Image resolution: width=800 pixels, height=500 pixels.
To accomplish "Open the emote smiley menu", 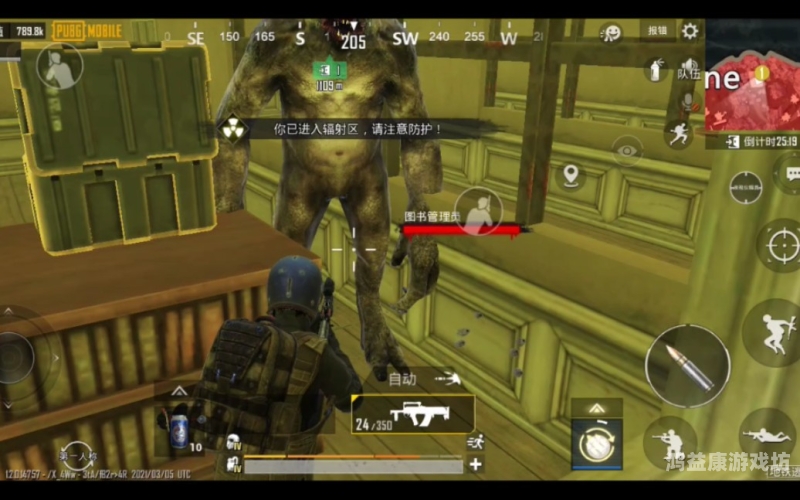I will tap(611, 33).
